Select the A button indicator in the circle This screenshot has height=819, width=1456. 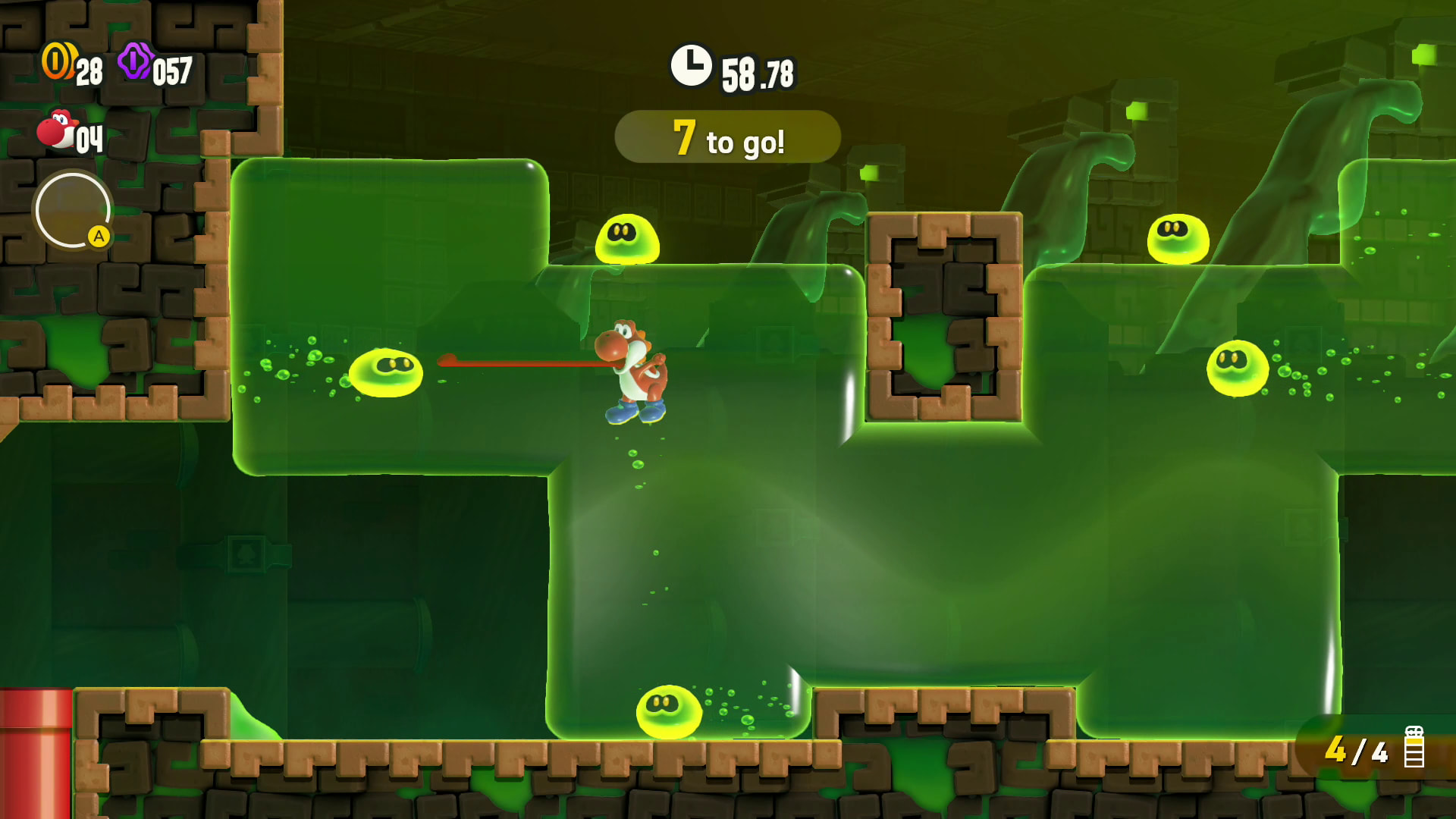pos(99,236)
